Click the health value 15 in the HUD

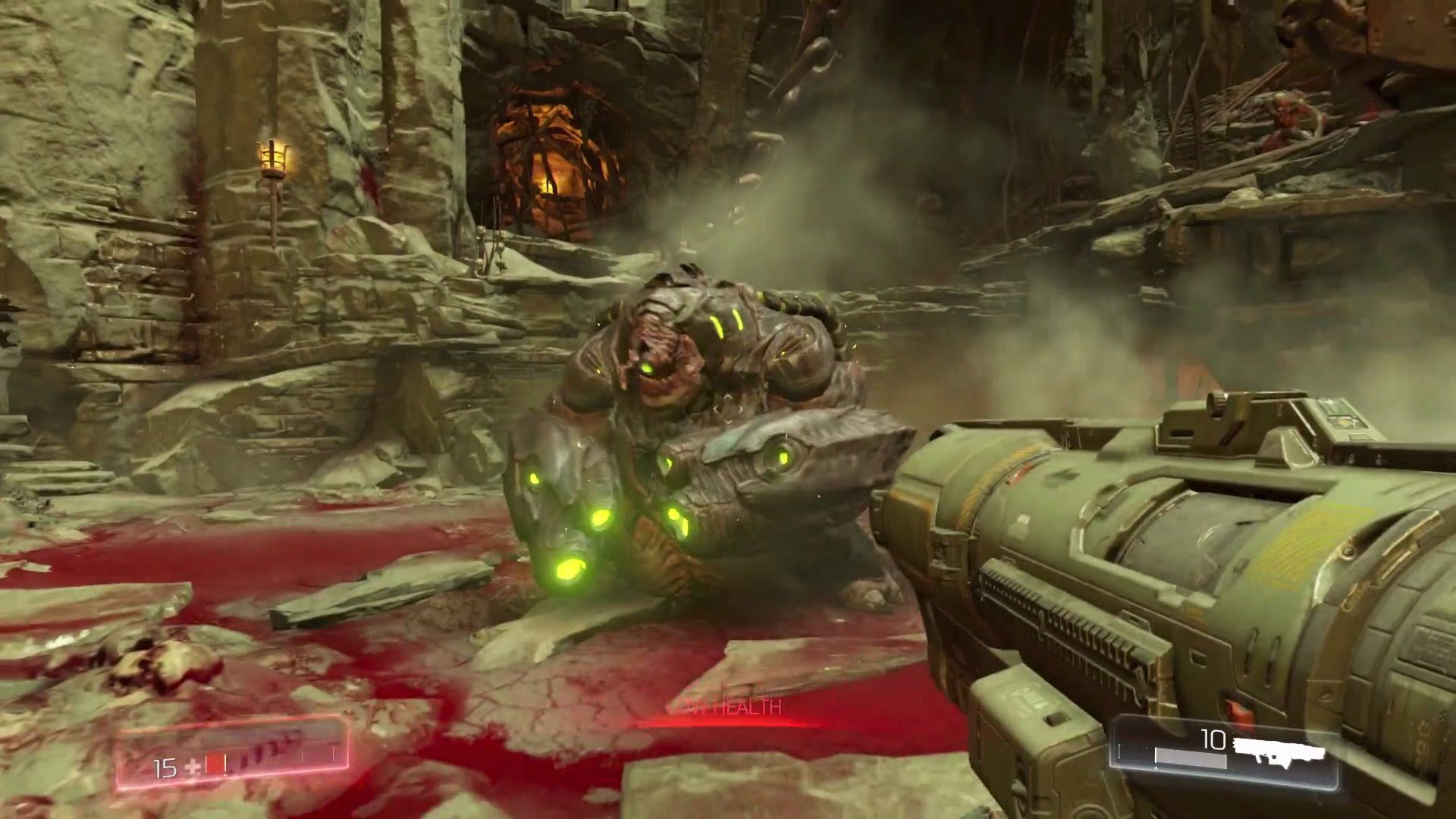[x=165, y=767]
